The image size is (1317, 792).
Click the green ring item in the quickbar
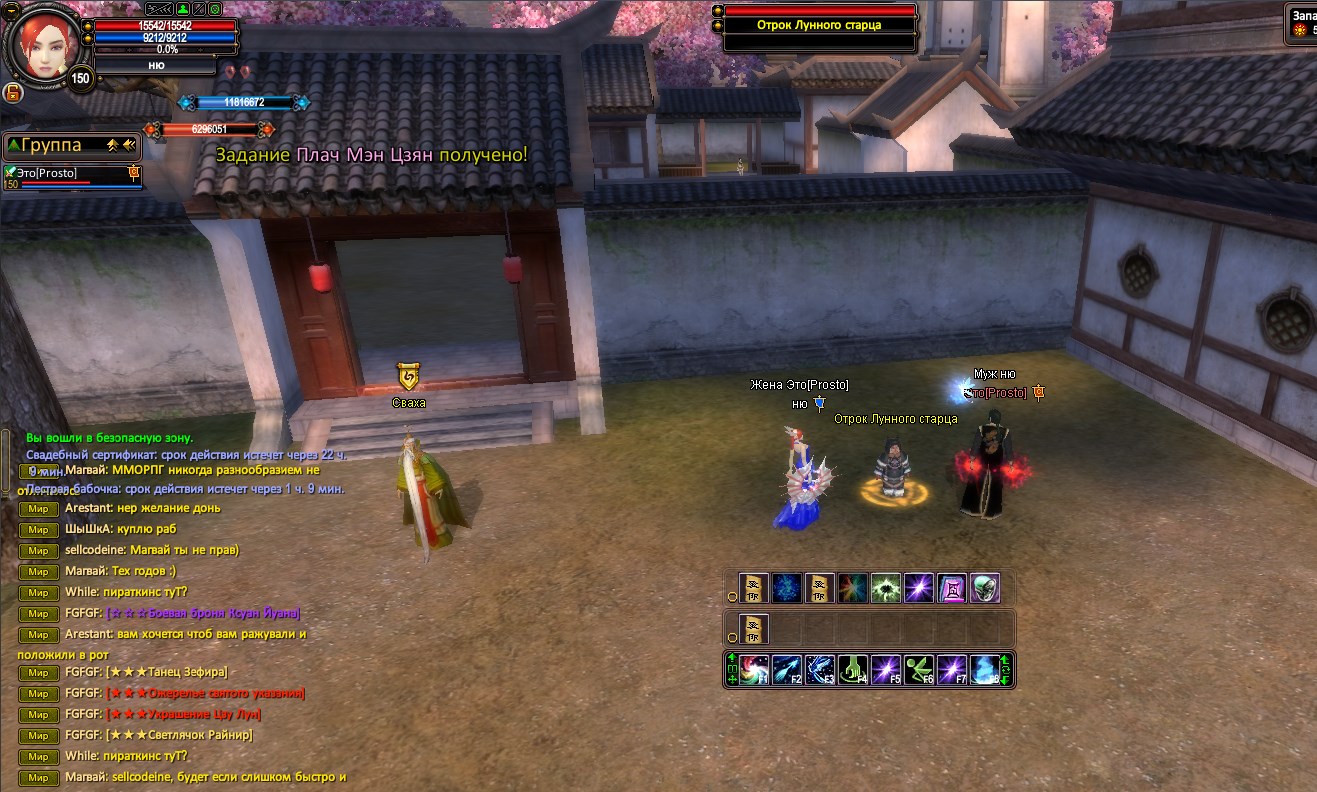click(x=985, y=588)
